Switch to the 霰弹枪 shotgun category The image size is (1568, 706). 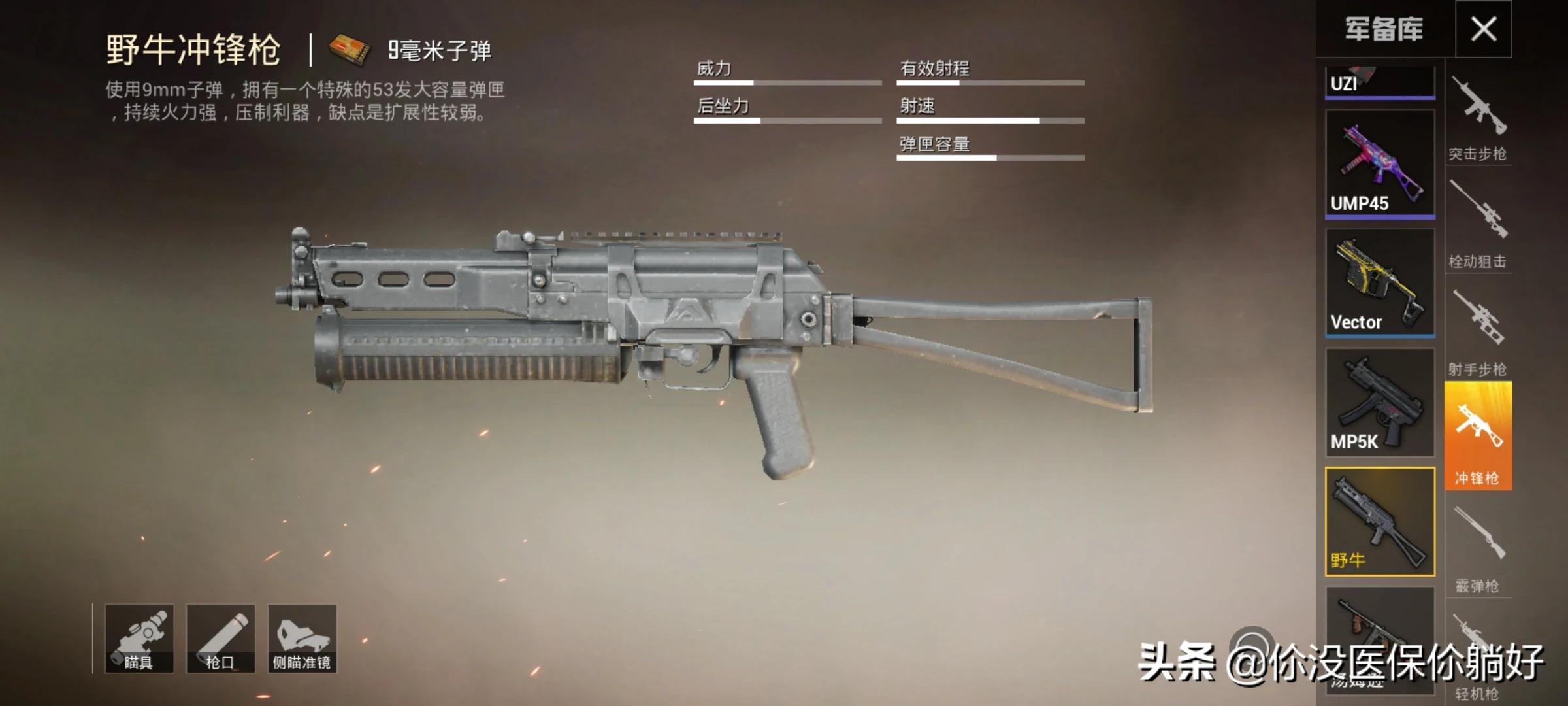pyautogui.click(x=1478, y=549)
